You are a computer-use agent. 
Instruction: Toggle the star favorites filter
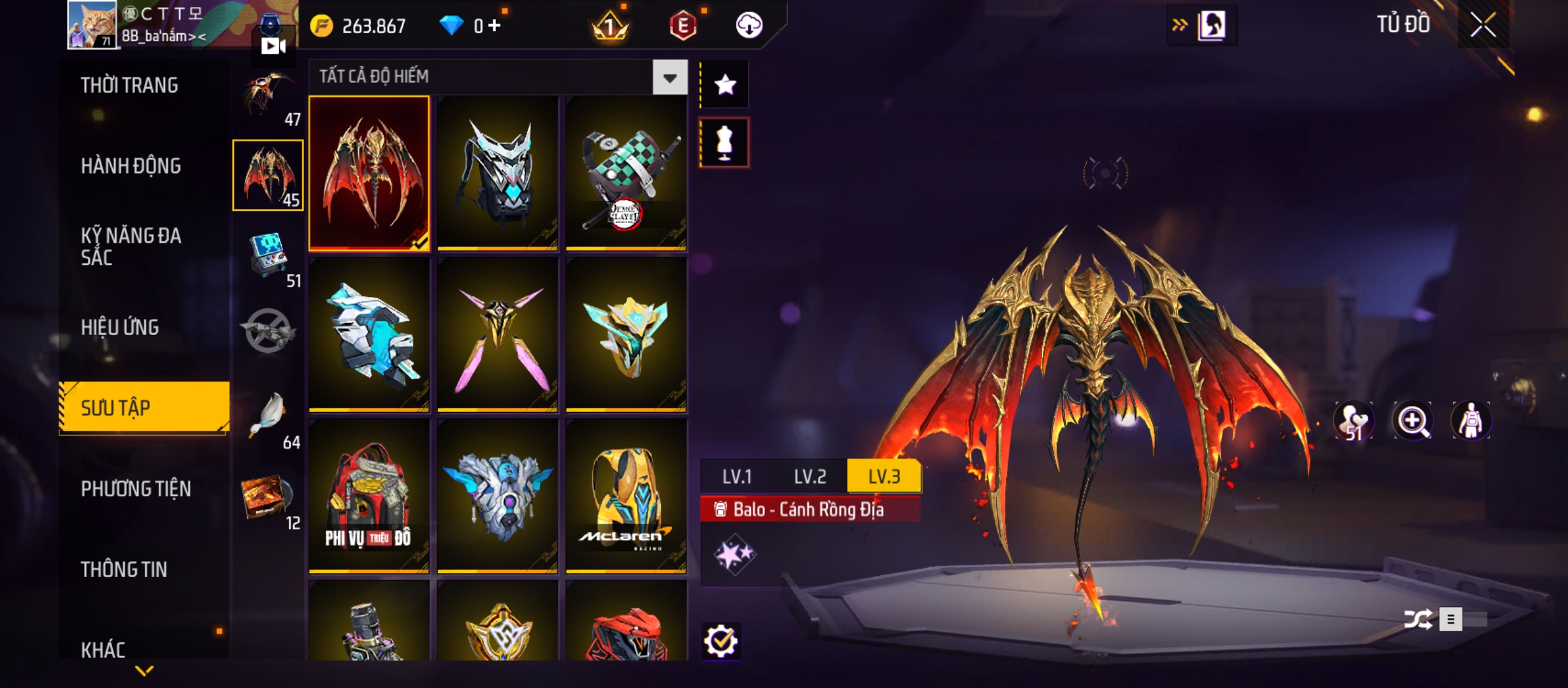point(725,85)
